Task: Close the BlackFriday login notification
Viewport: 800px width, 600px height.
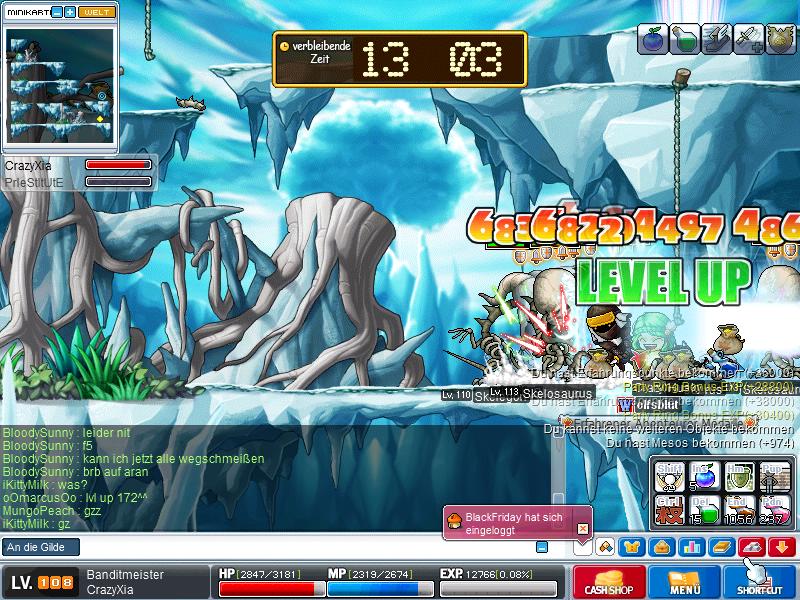Action: [x=583, y=528]
